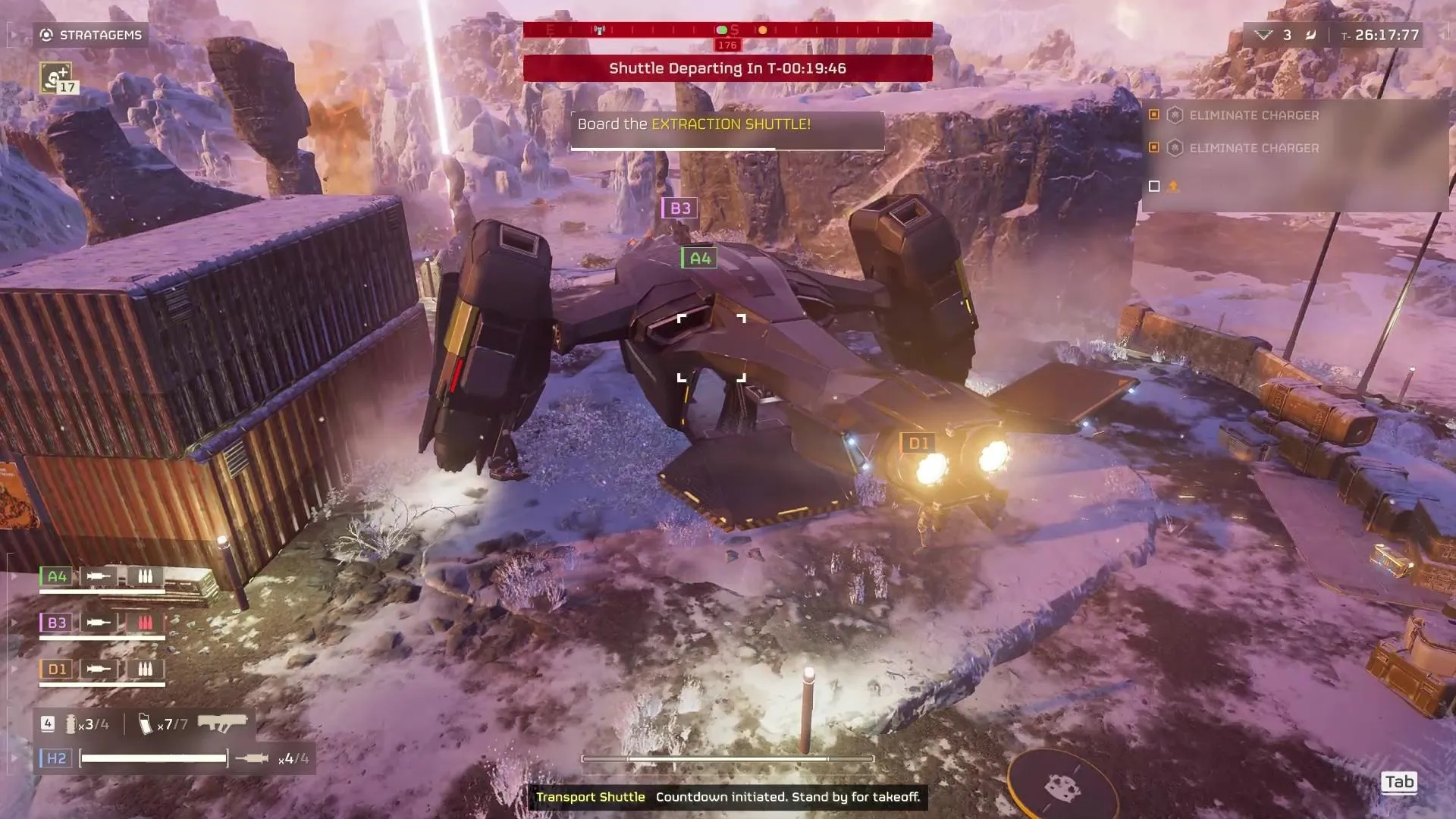Select squad member B3 tag in squad list
The width and height of the screenshot is (1456, 819).
coord(57,623)
